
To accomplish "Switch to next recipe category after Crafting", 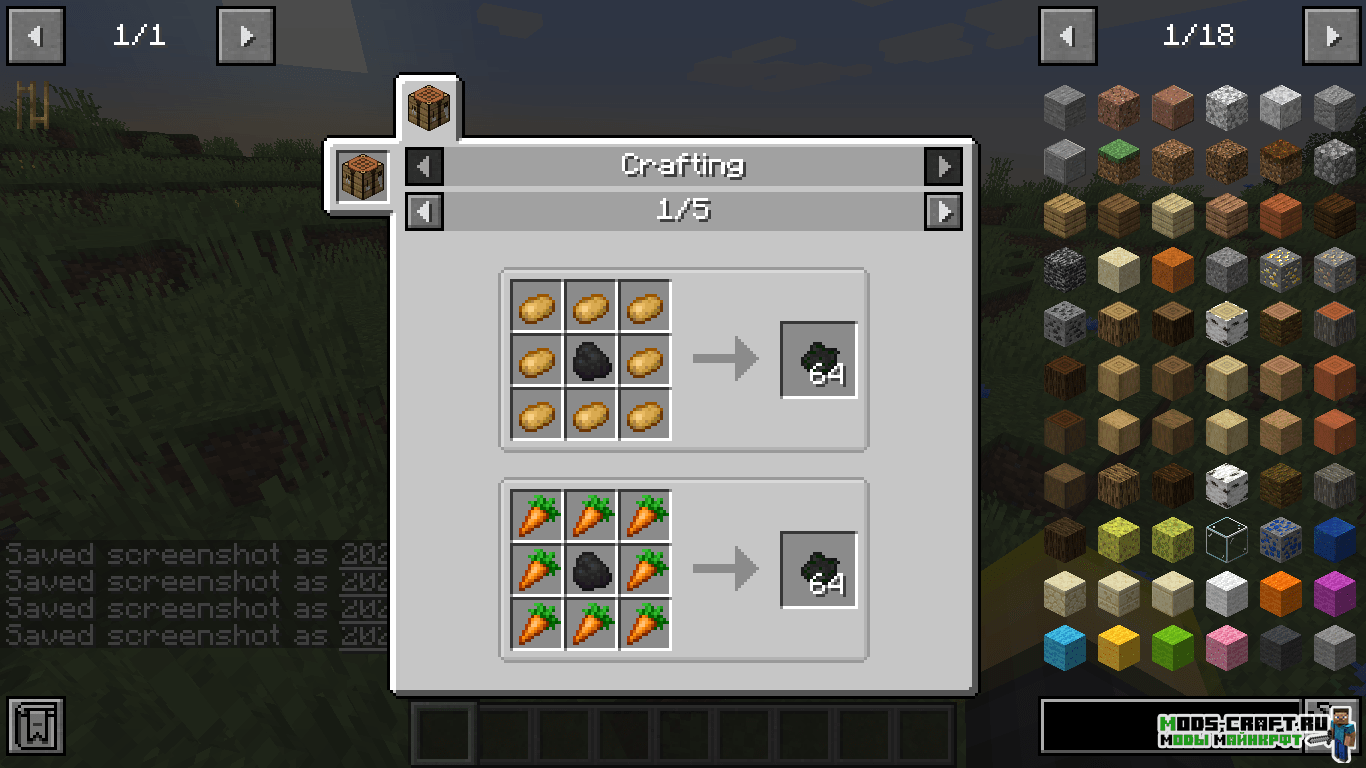I will [x=943, y=166].
